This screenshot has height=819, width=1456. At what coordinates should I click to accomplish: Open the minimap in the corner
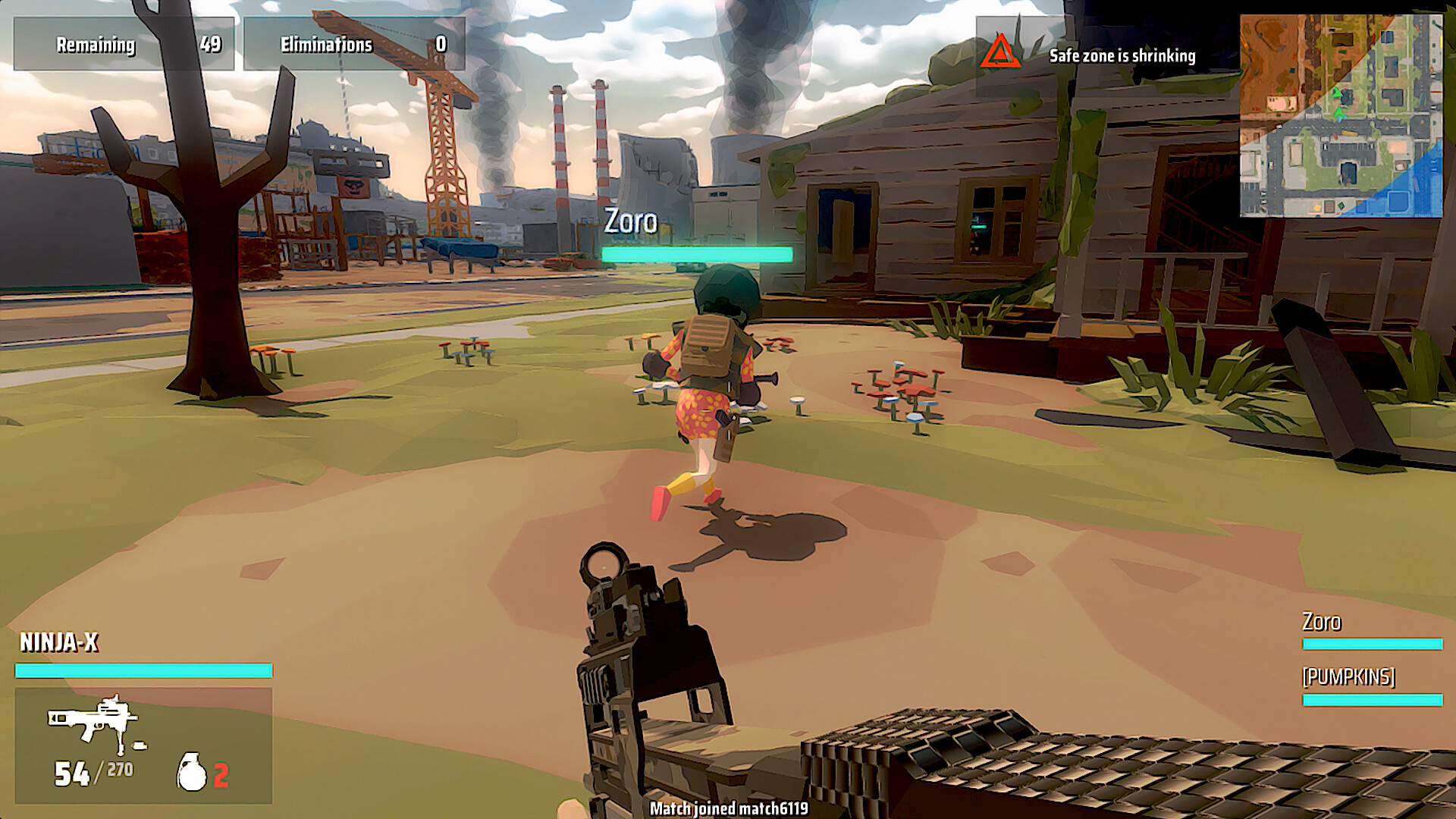point(1341,116)
